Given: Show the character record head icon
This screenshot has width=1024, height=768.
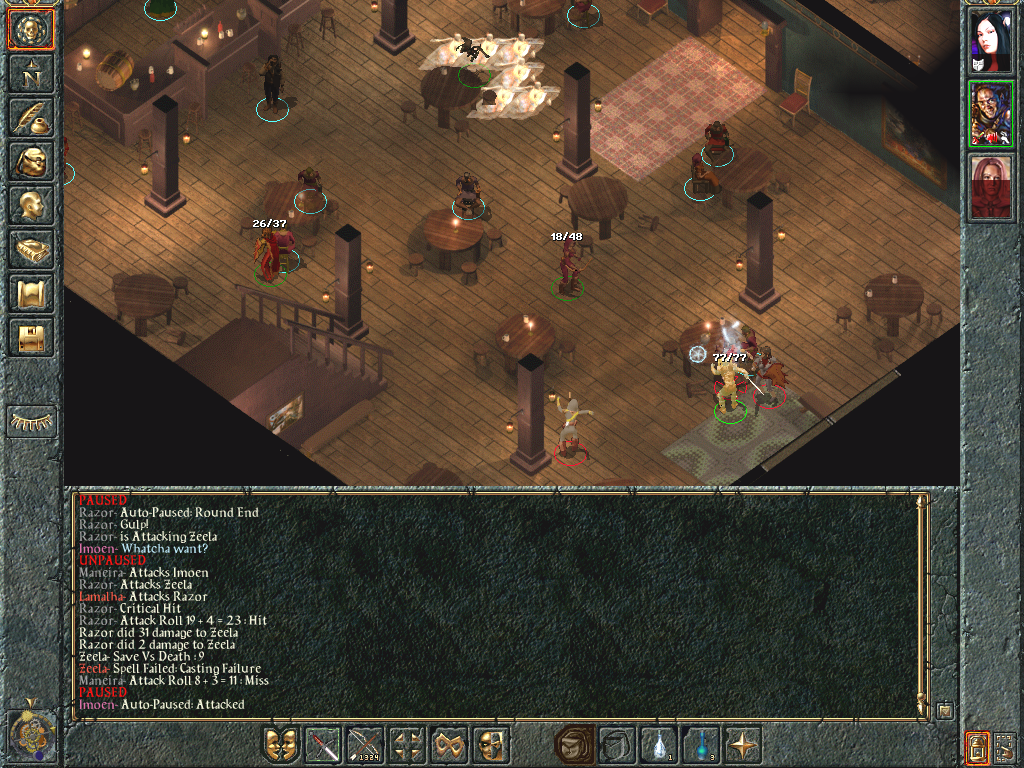Looking at the screenshot, I should [x=31, y=206].
